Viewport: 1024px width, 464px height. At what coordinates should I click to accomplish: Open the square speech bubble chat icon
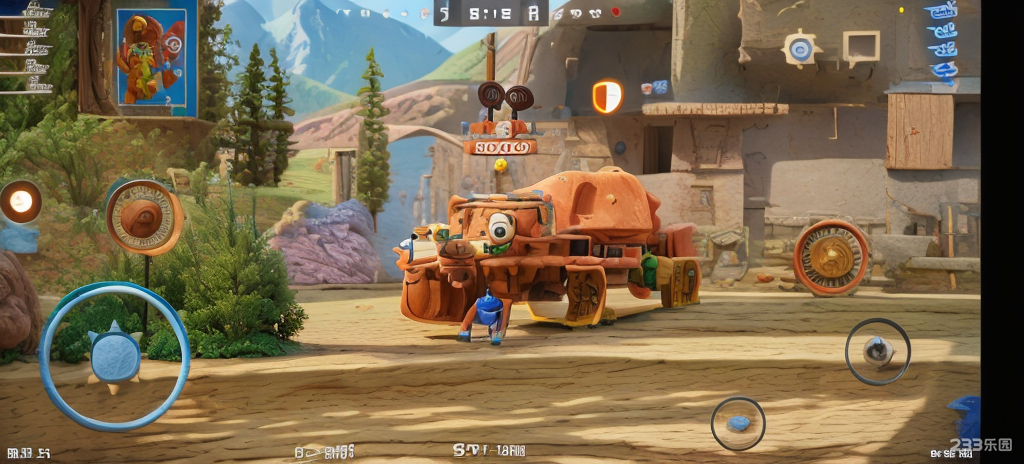[859, 47]
